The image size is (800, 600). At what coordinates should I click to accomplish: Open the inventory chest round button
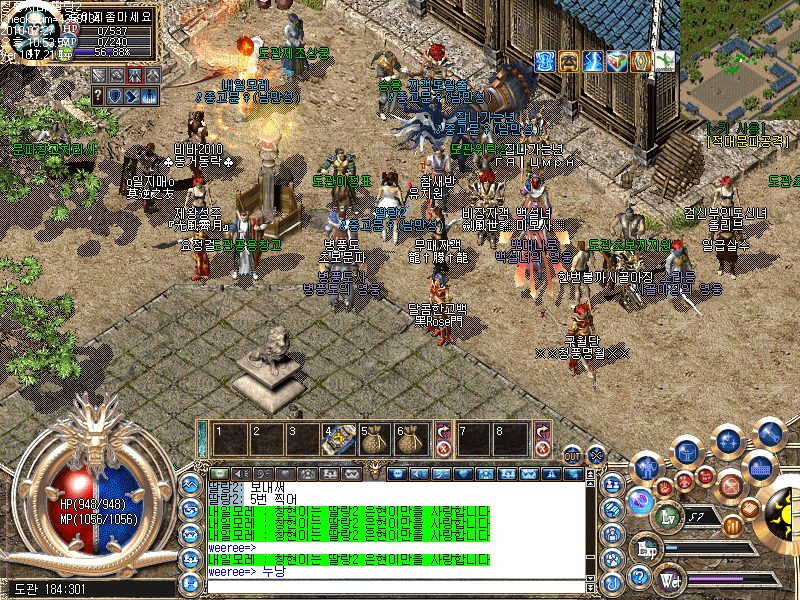tap(686, 451)
